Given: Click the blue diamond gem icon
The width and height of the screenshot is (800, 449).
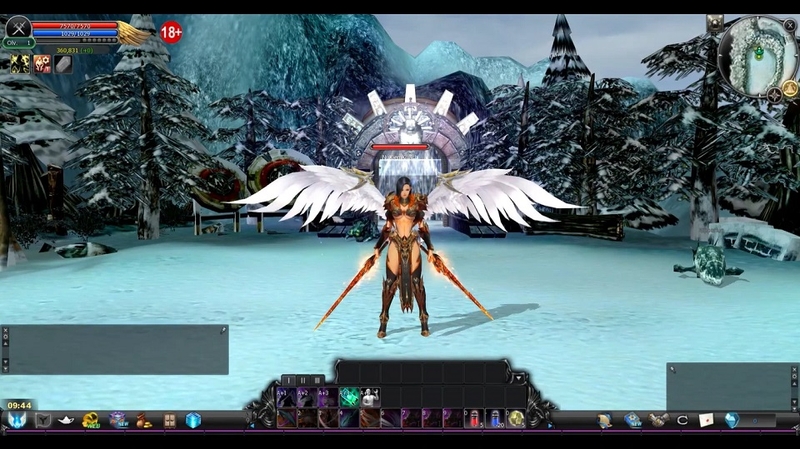Looking at the screenshot, I should (732, 420).
